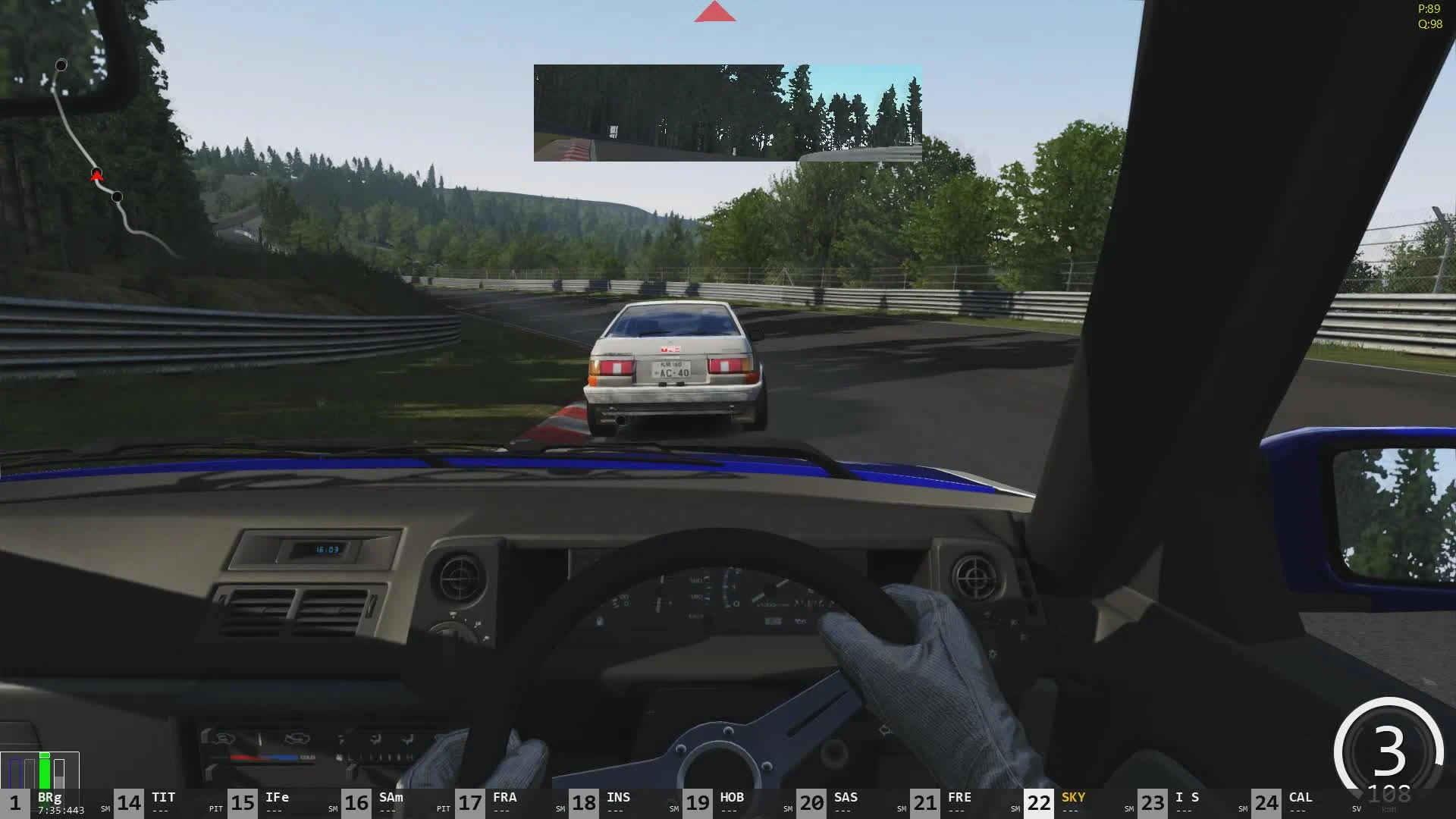Select the leader BRg timing tab
Viewport: 1456px width, 819px height.
point(49,797)
